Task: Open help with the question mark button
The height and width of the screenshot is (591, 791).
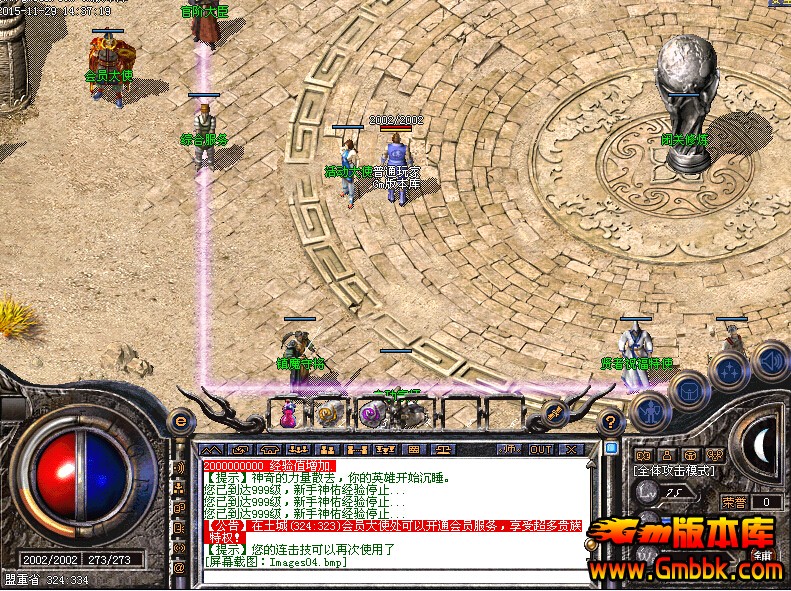Action: pos(610,423)
